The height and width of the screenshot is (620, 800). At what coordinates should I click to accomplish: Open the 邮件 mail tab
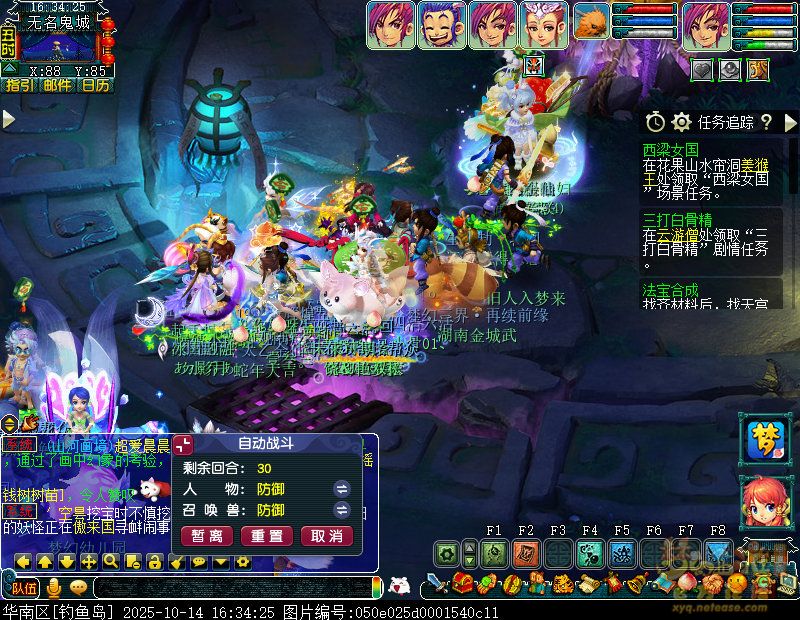[57, 86]
